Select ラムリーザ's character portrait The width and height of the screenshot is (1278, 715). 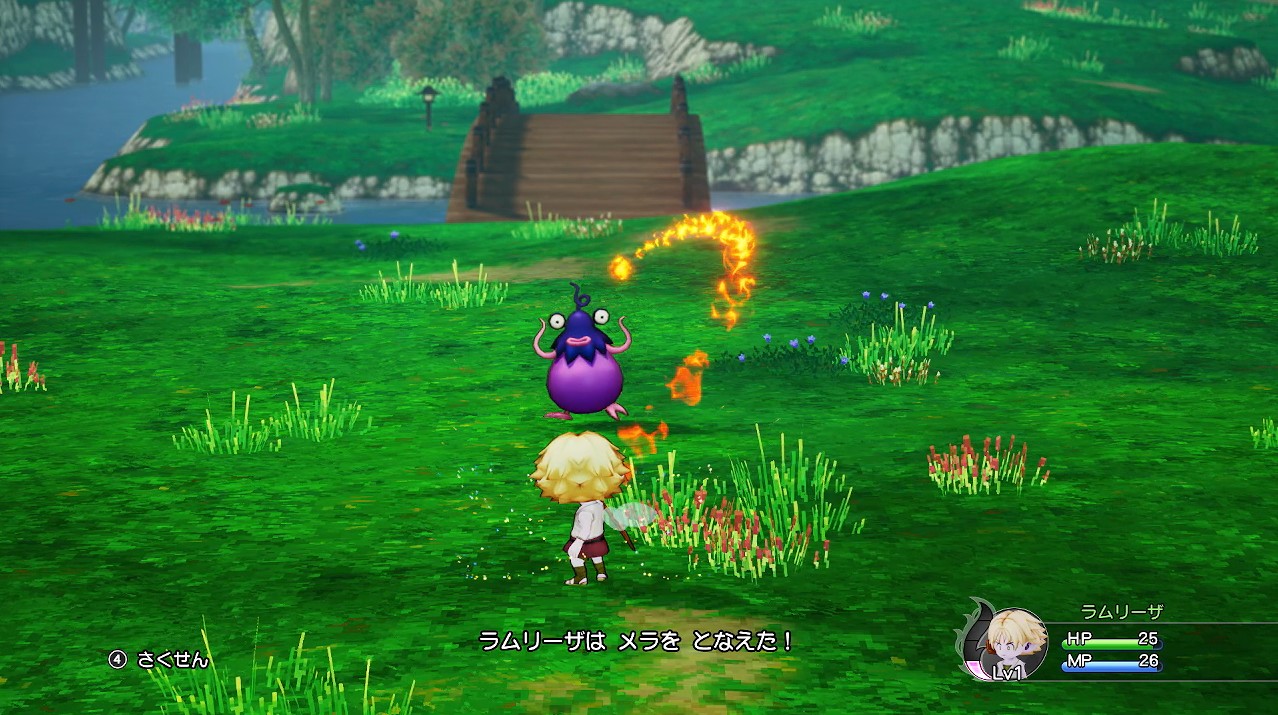1014,643
